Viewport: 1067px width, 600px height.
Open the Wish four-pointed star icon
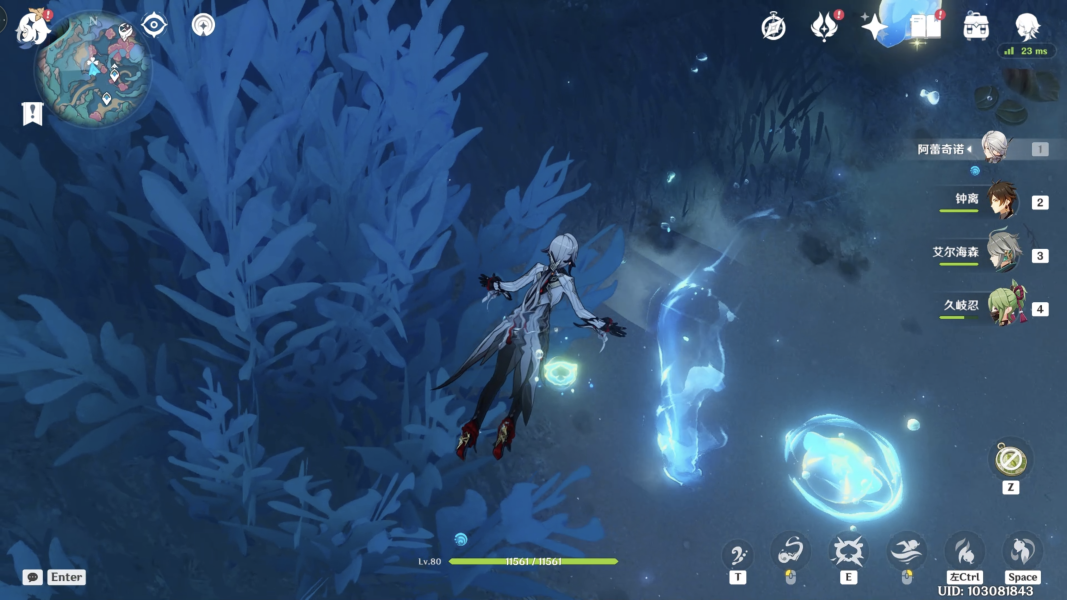coord(875,27)
